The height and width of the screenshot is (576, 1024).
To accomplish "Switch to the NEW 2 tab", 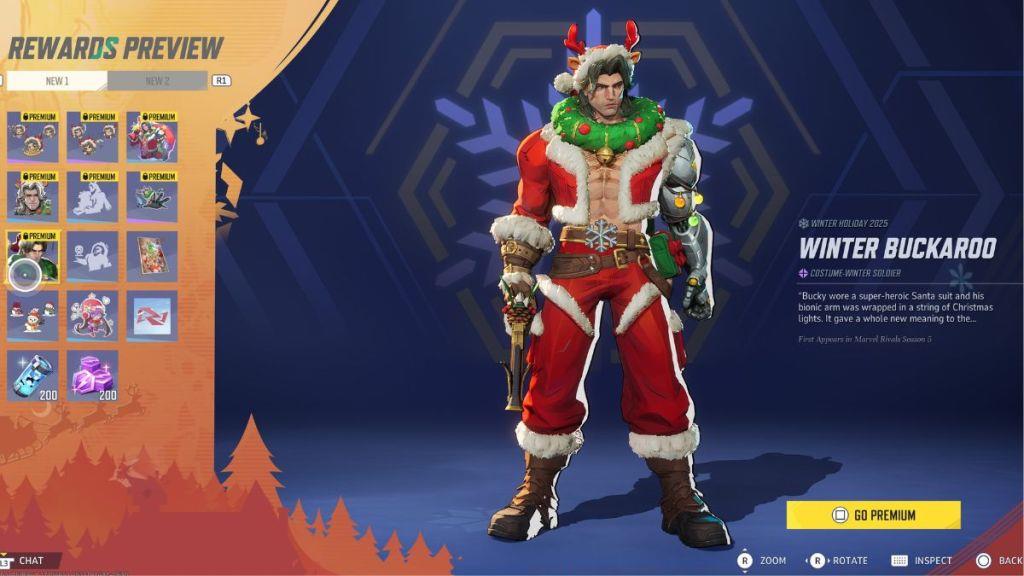I will tap(157, 81).
